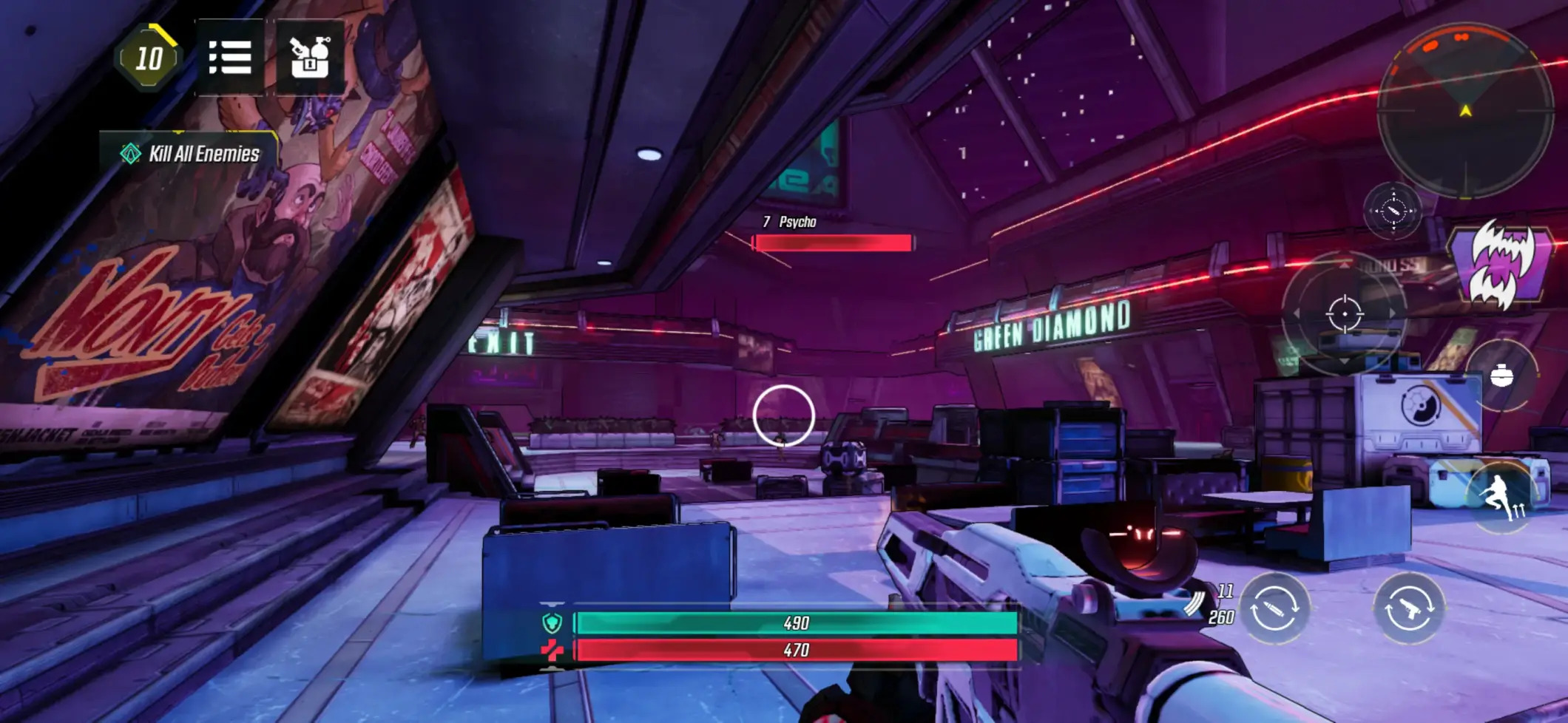Select the Kill All Enemies objective tracker
This screenshot has width=1568, height=723.
pos(191,154)
